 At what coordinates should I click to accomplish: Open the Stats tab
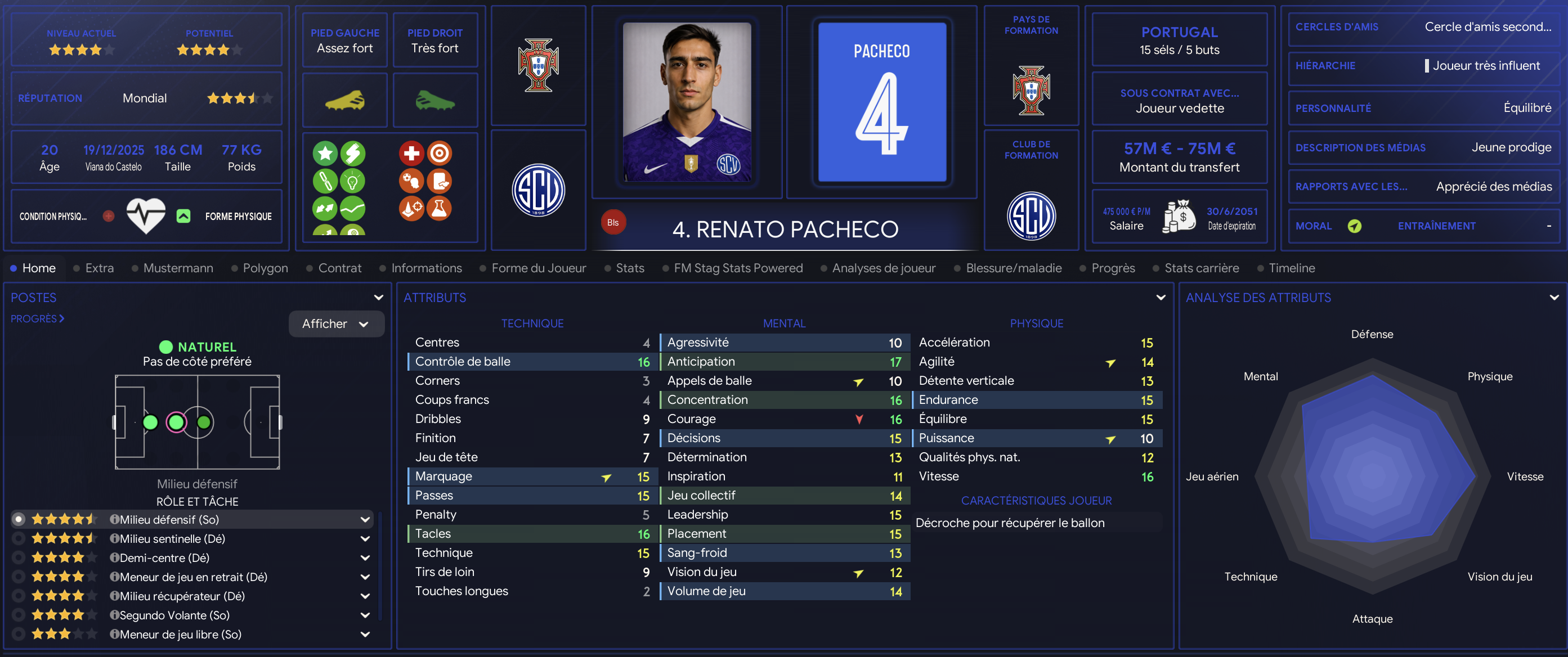(629, 268)
